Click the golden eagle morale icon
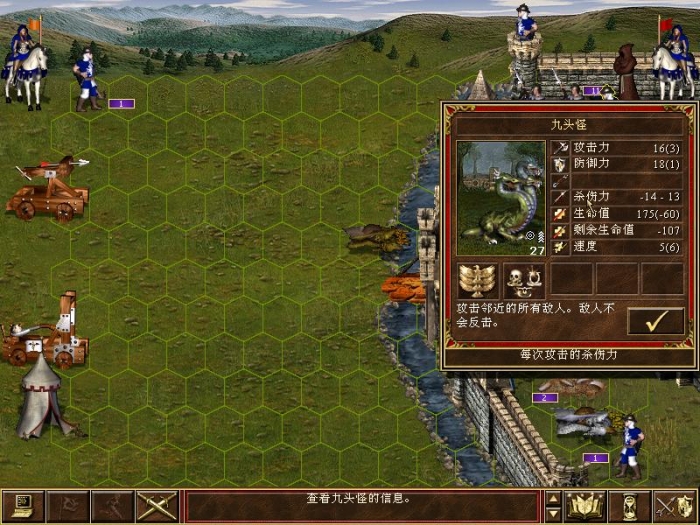 pyautogui.click(x=477, y=279)
